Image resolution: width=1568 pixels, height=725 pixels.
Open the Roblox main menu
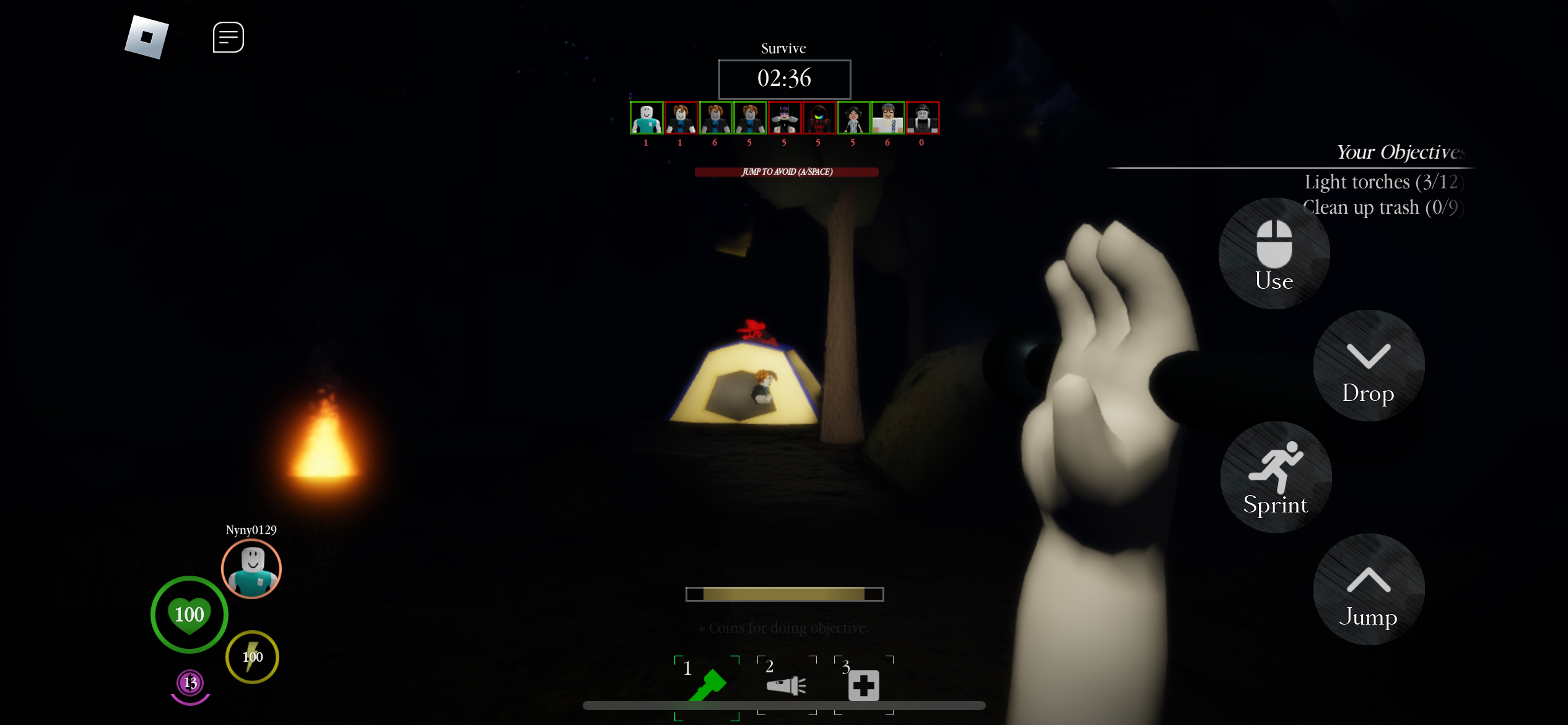147,37
